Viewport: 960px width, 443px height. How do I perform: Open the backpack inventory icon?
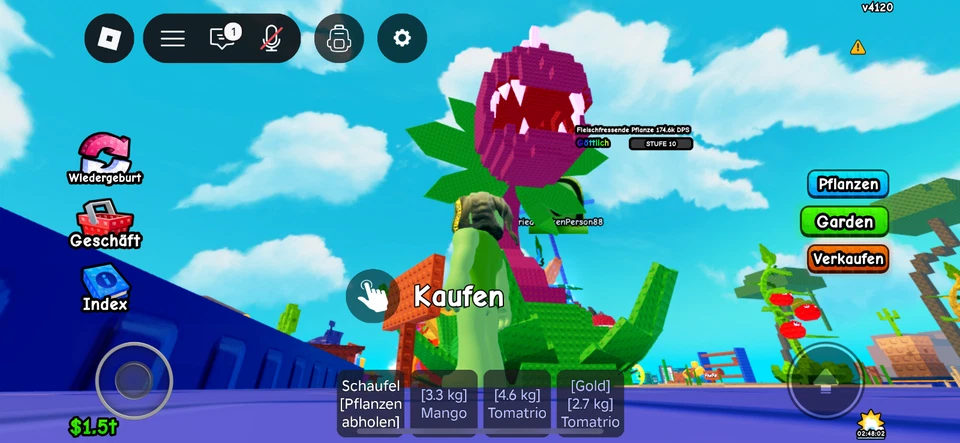[339, 39]
